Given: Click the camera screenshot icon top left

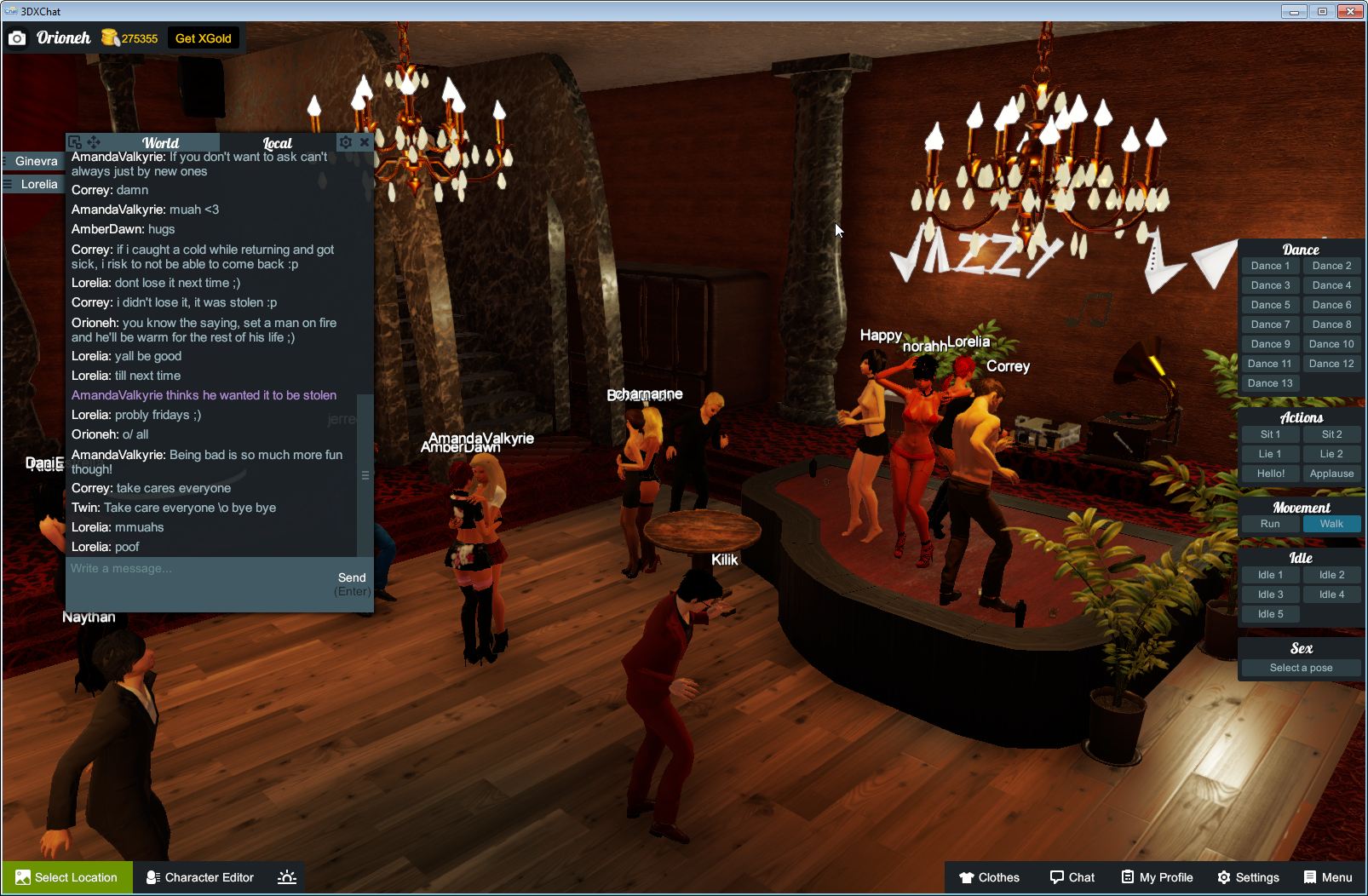Looking at the screenshot, I should click(17, 37).
